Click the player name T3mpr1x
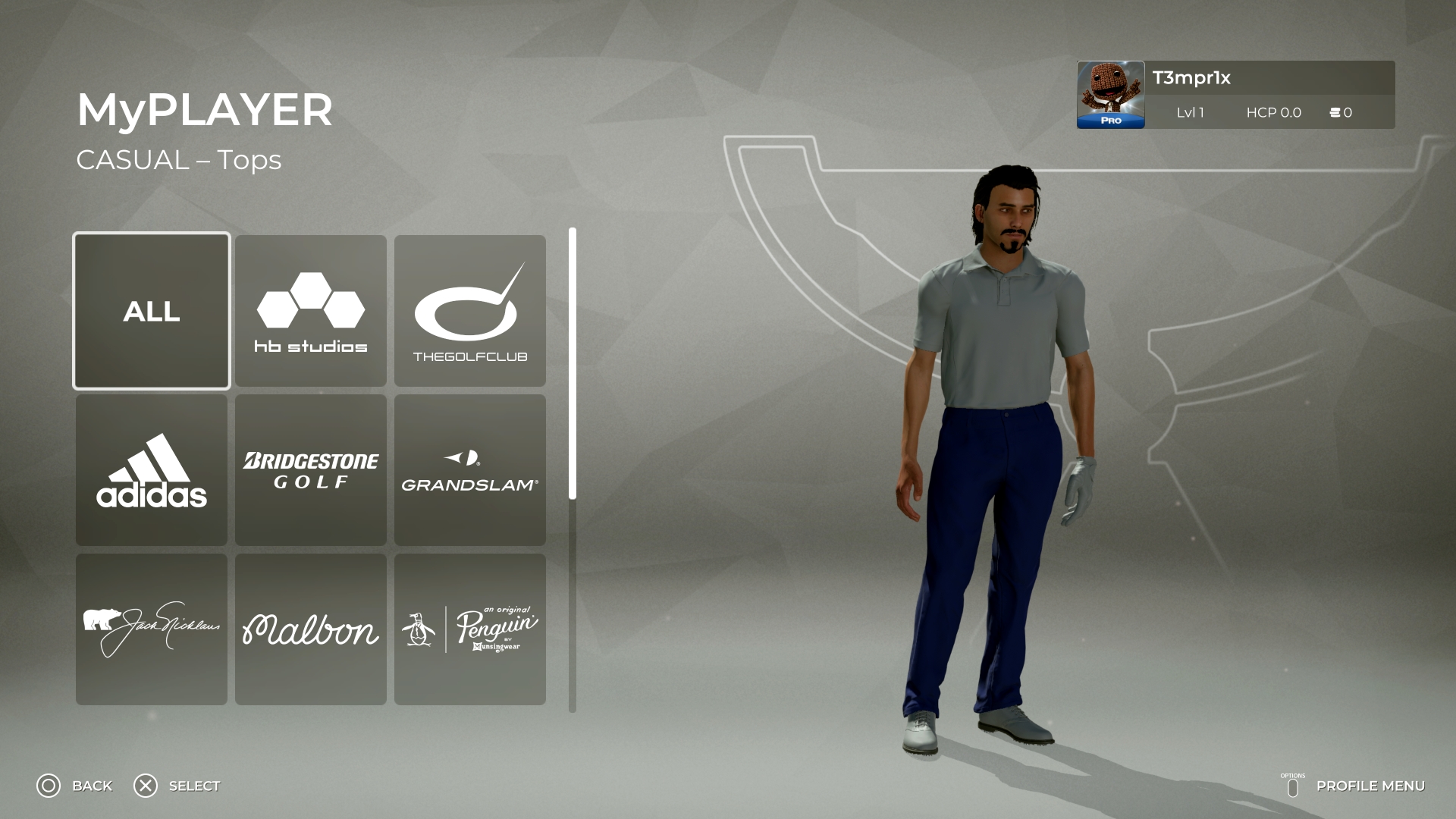The height and width of the screenshot is (819, 1456). tap(1192, 77)
